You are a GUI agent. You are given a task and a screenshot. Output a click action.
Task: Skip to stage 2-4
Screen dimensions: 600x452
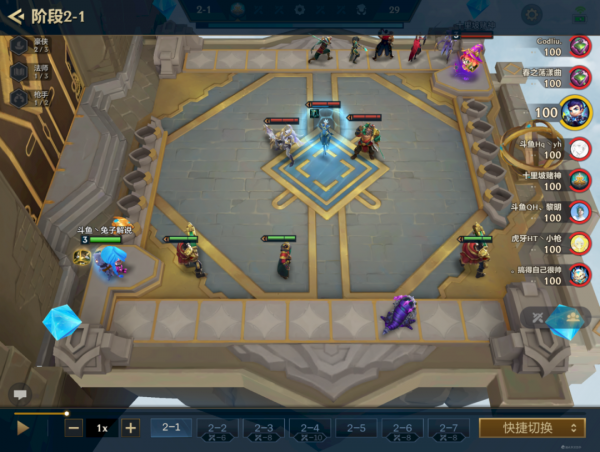pos(310,429)
